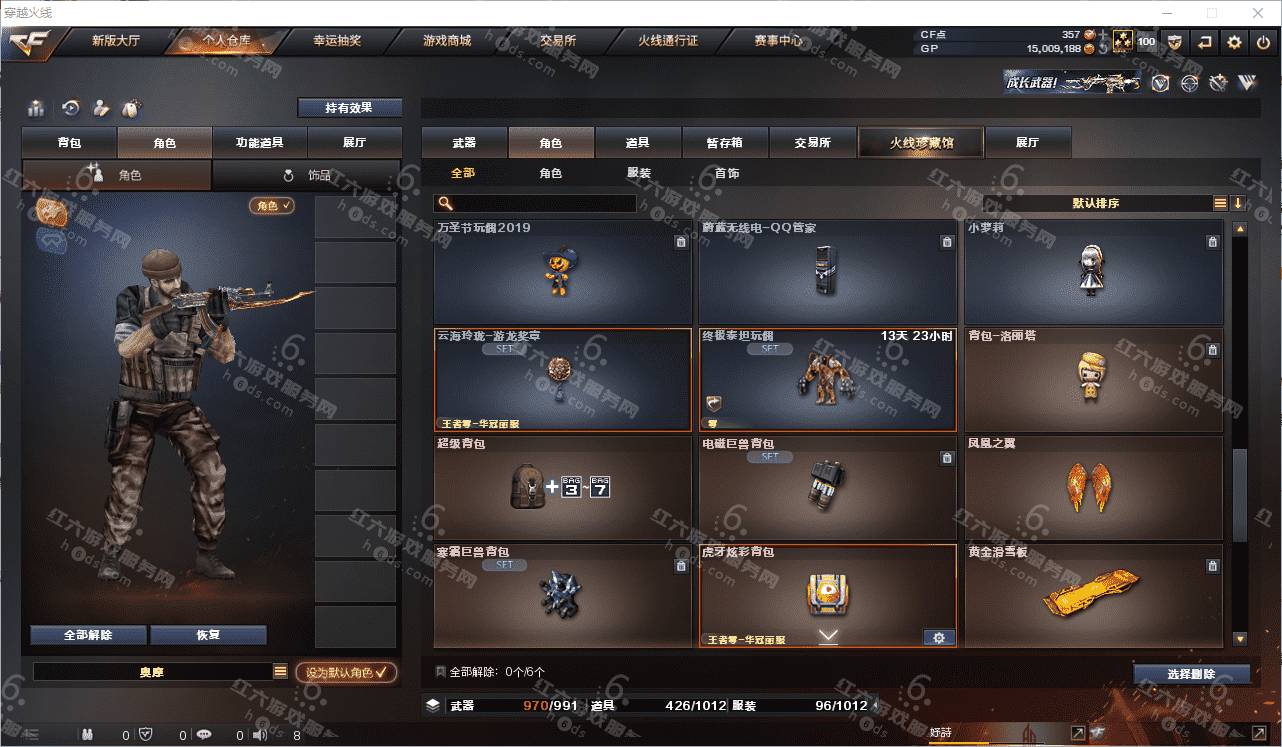The height and width of the screenshot is (747, 1282).
Task: Open the 赛事中心 tournament center
Action: click(778, 41)
